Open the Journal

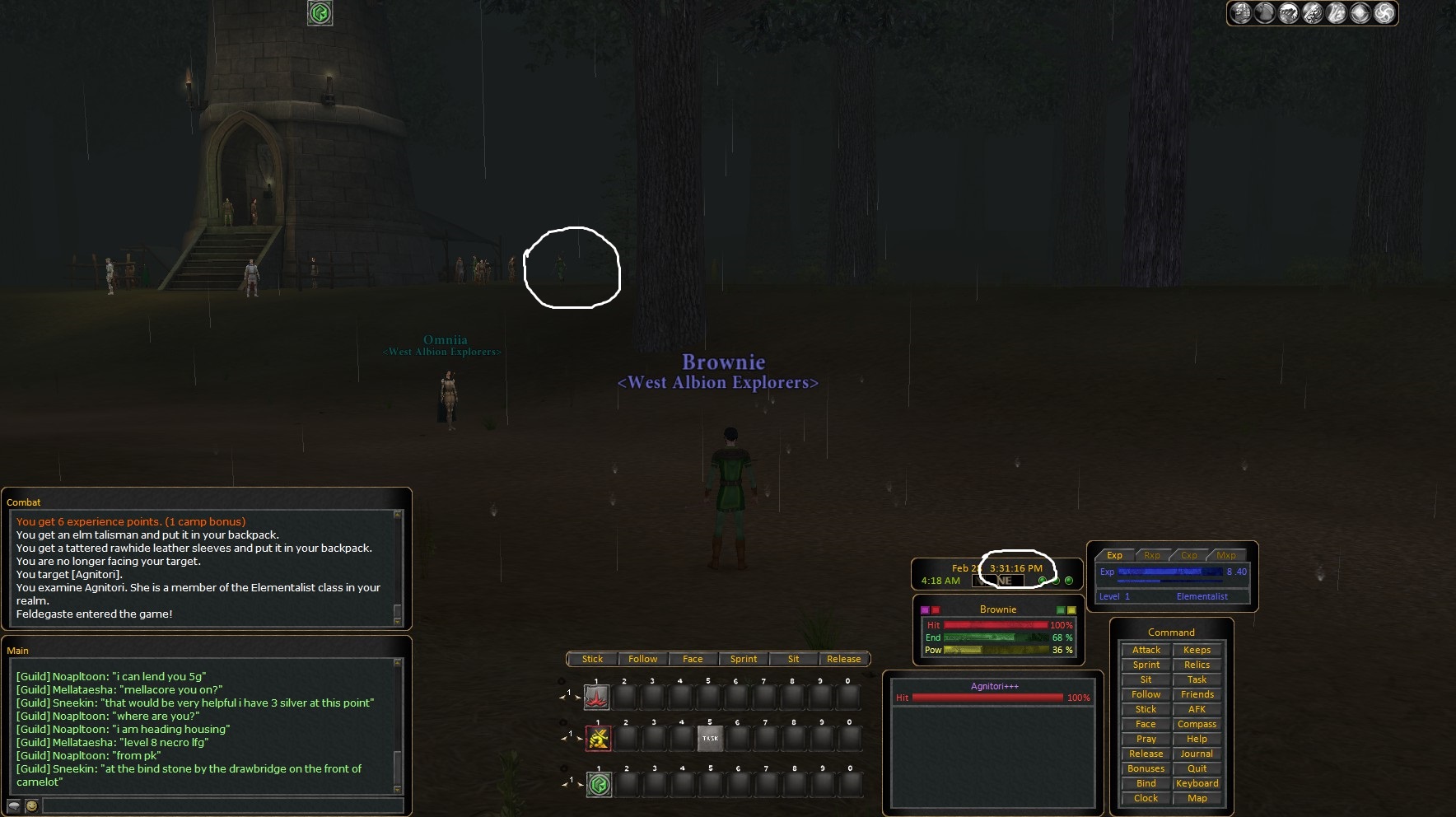point(1197,754)
